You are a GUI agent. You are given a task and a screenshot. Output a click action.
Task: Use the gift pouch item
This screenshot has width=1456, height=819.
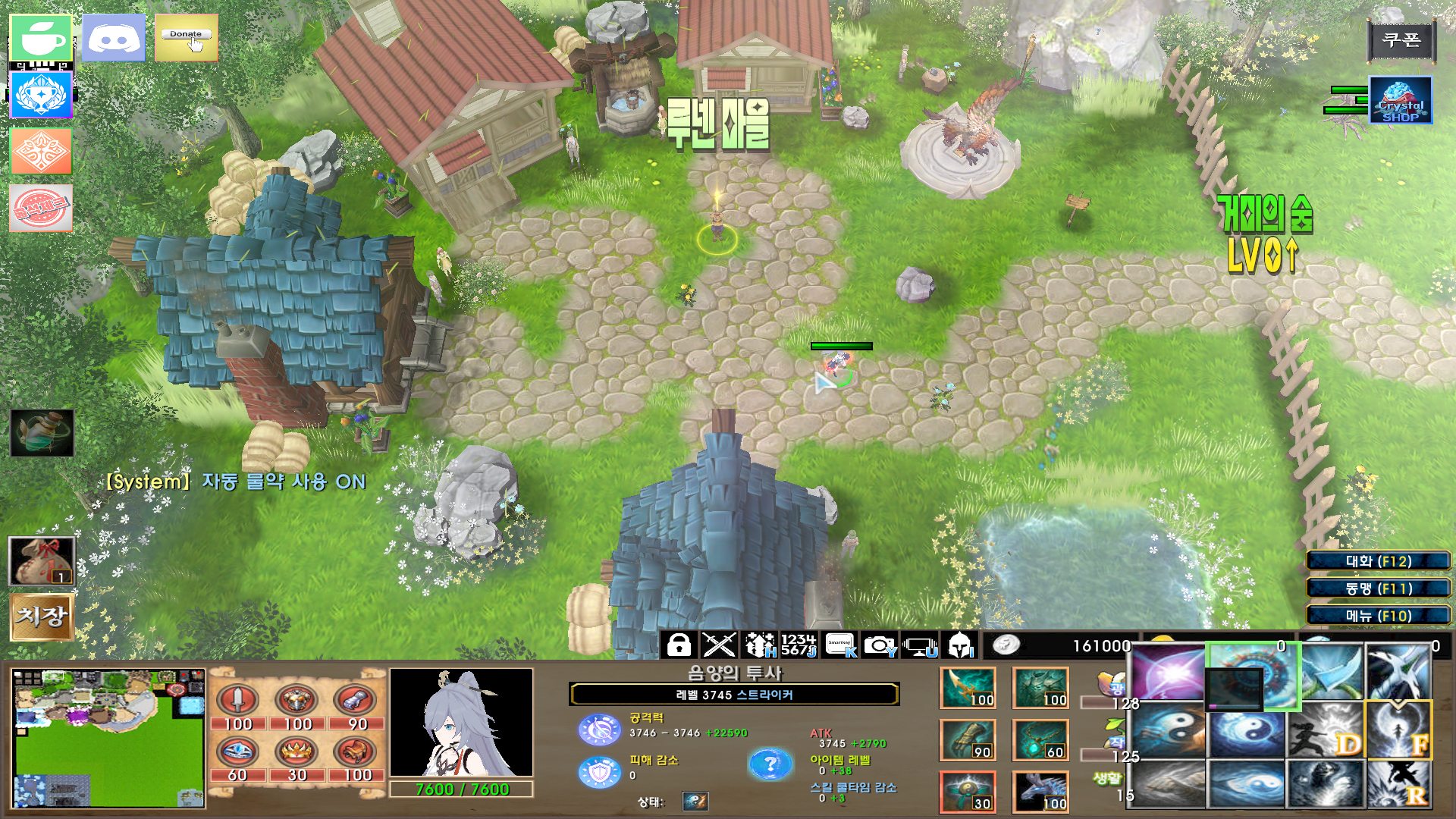click(x=42, y=561)
